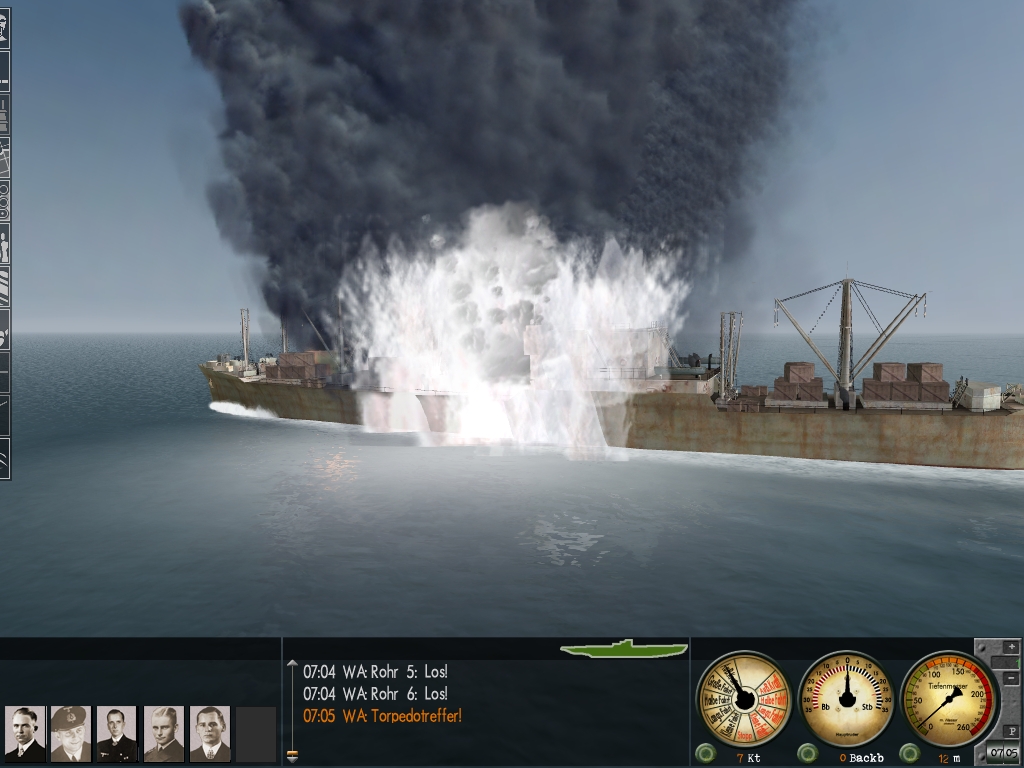Toggle the green button under the depth gauge

point(909,753)
